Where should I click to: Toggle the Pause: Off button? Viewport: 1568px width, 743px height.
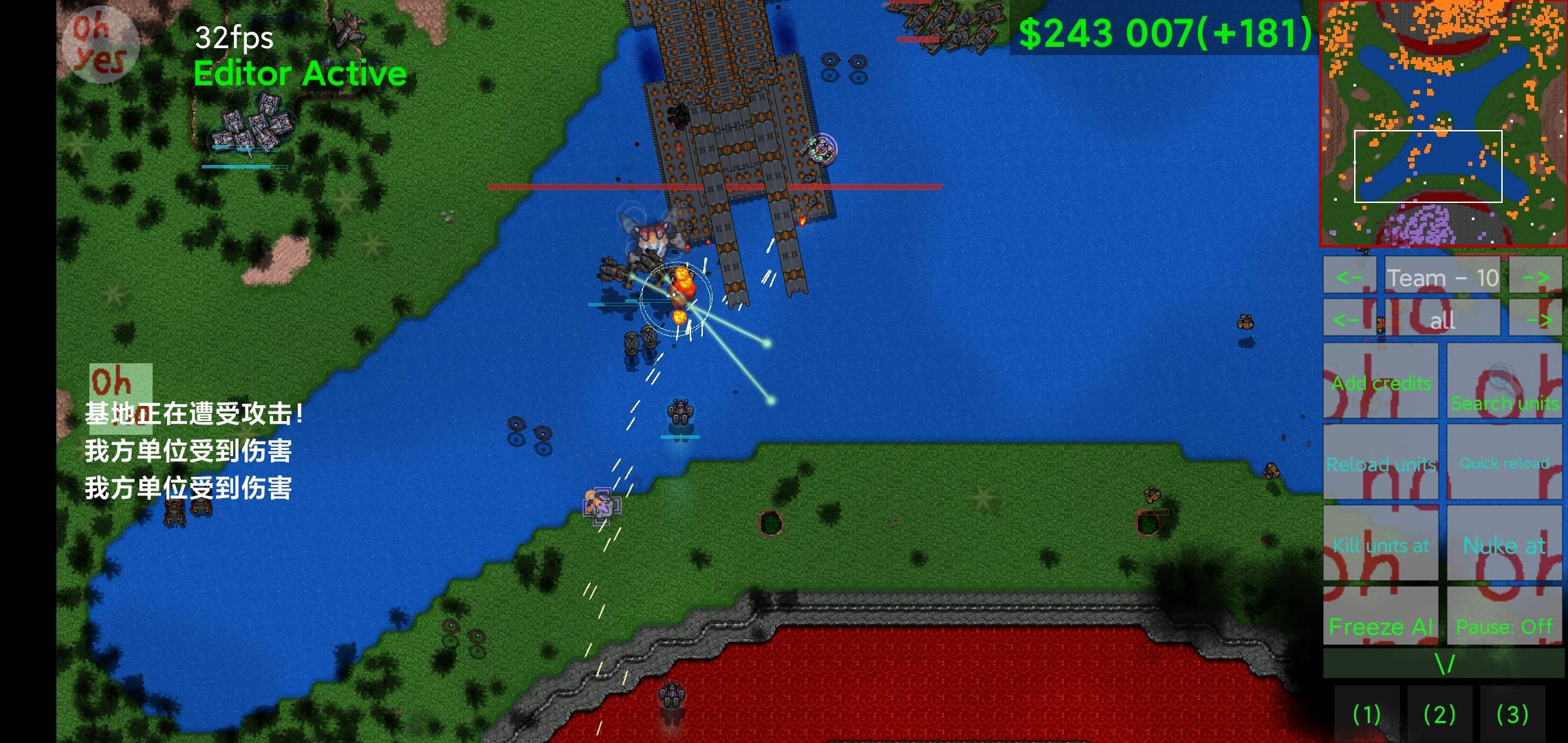1505,625
